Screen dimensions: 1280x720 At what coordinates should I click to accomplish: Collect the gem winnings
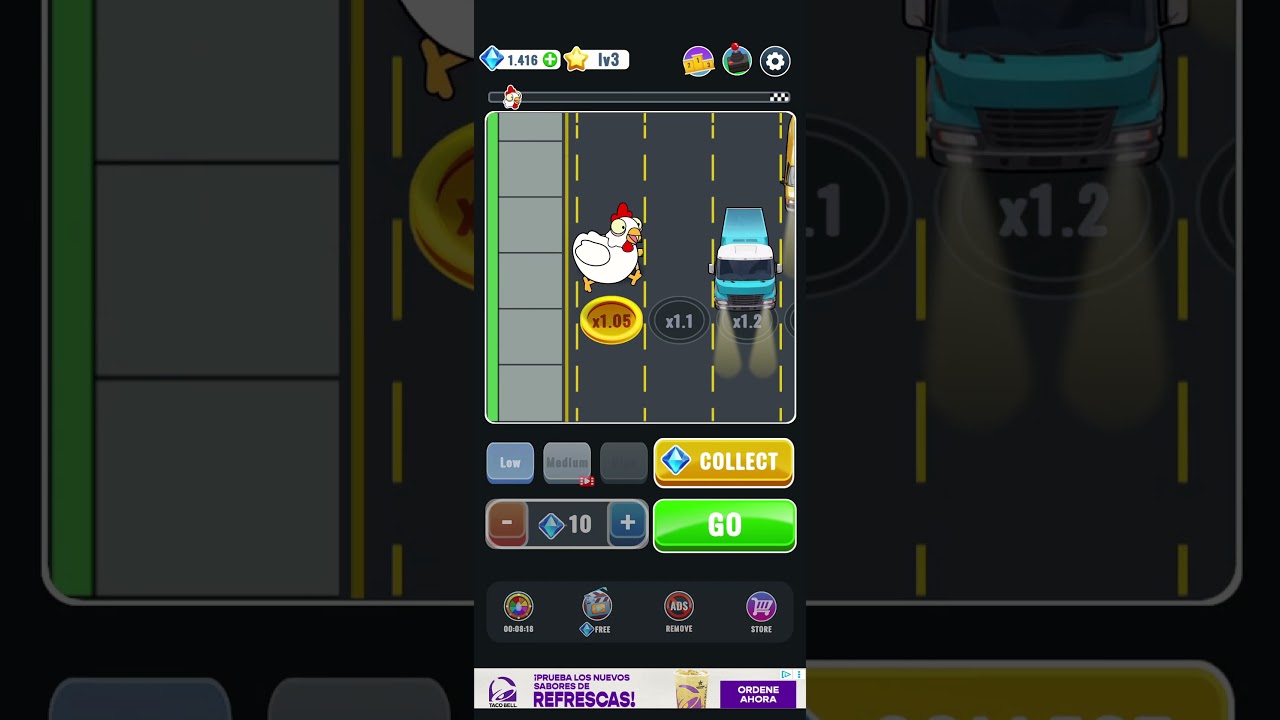click(x=723, y=462)
